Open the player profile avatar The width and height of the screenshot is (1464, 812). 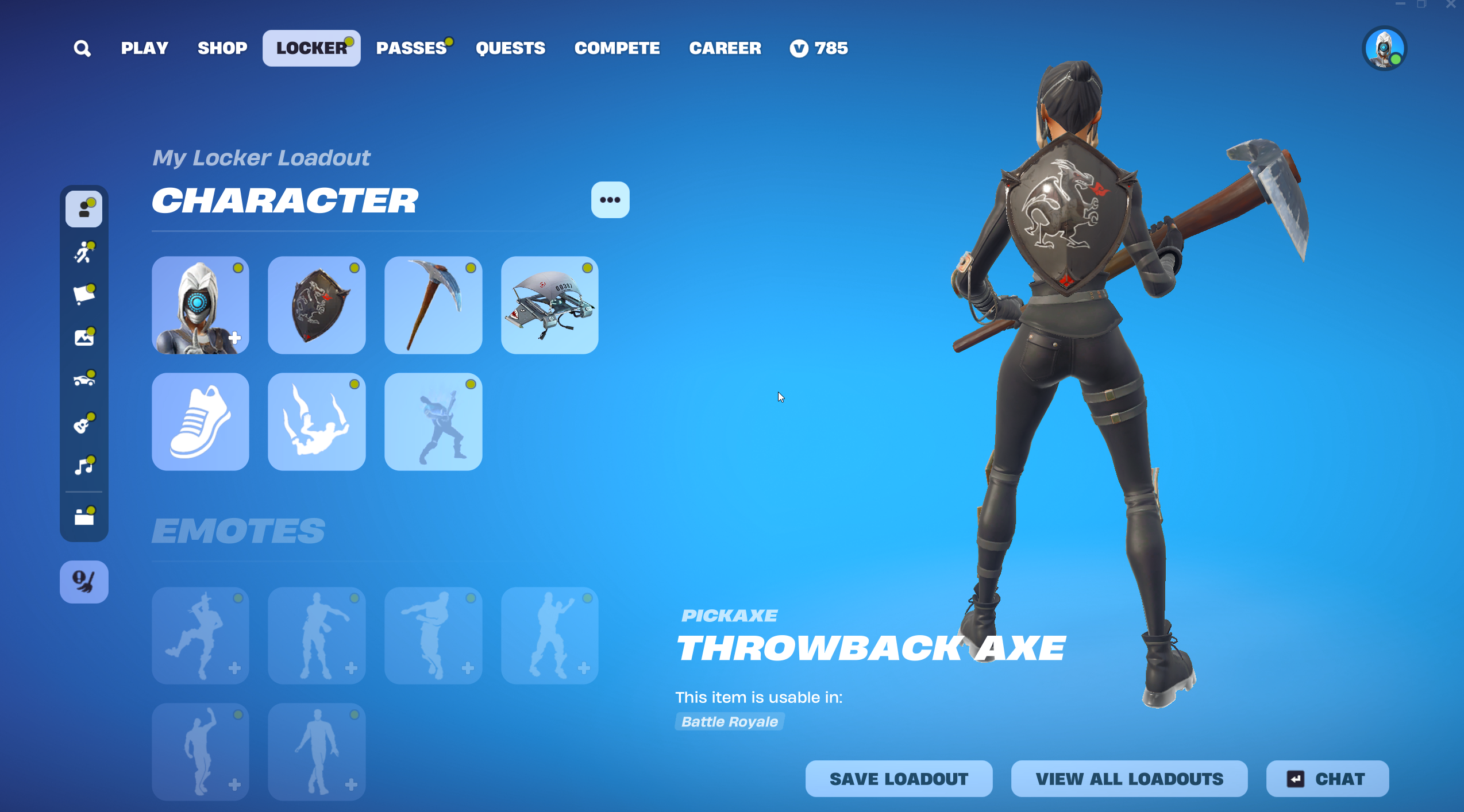coord(1384,49)
